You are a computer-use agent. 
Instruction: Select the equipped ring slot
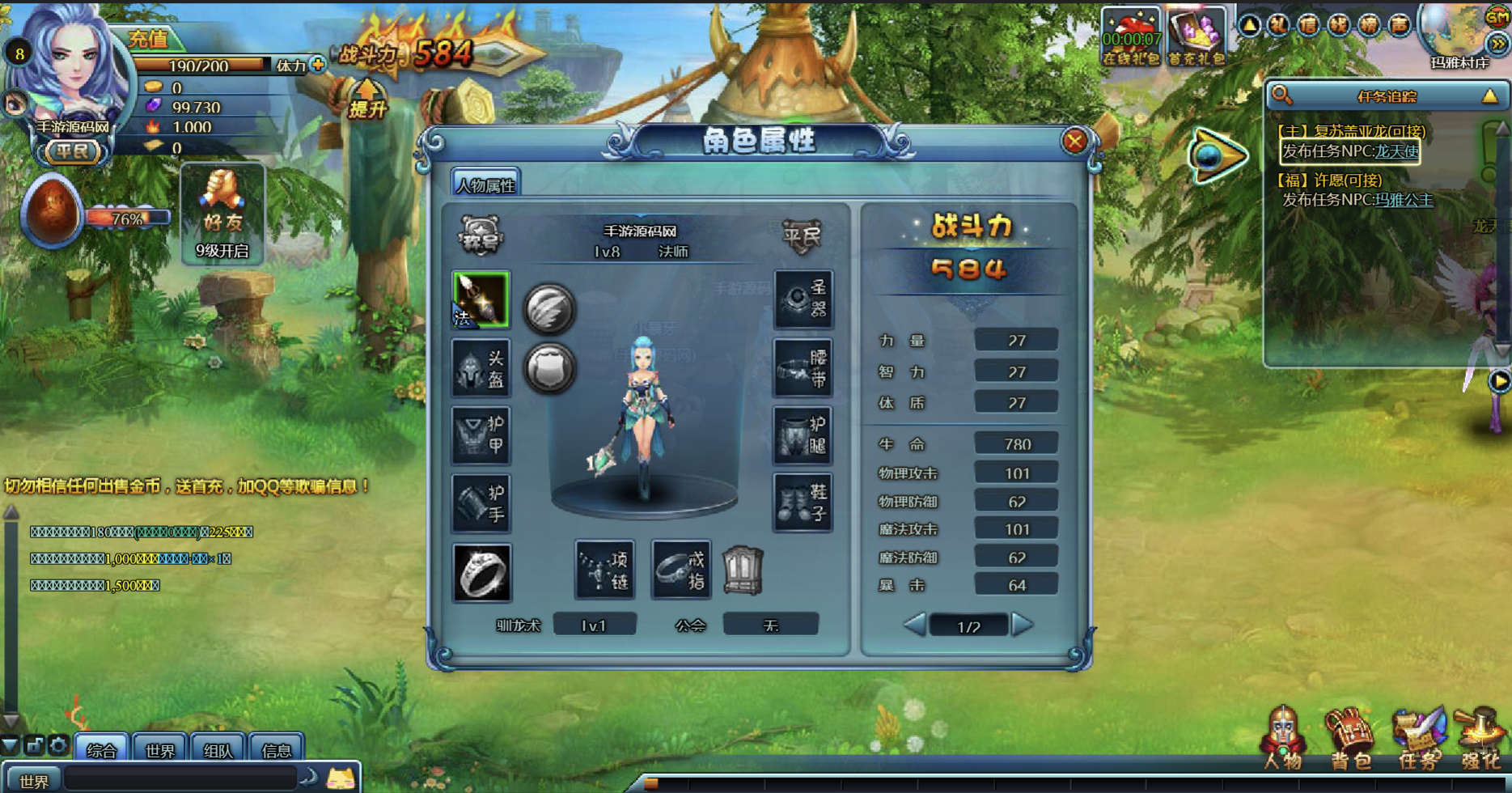(x=481, y=573)
